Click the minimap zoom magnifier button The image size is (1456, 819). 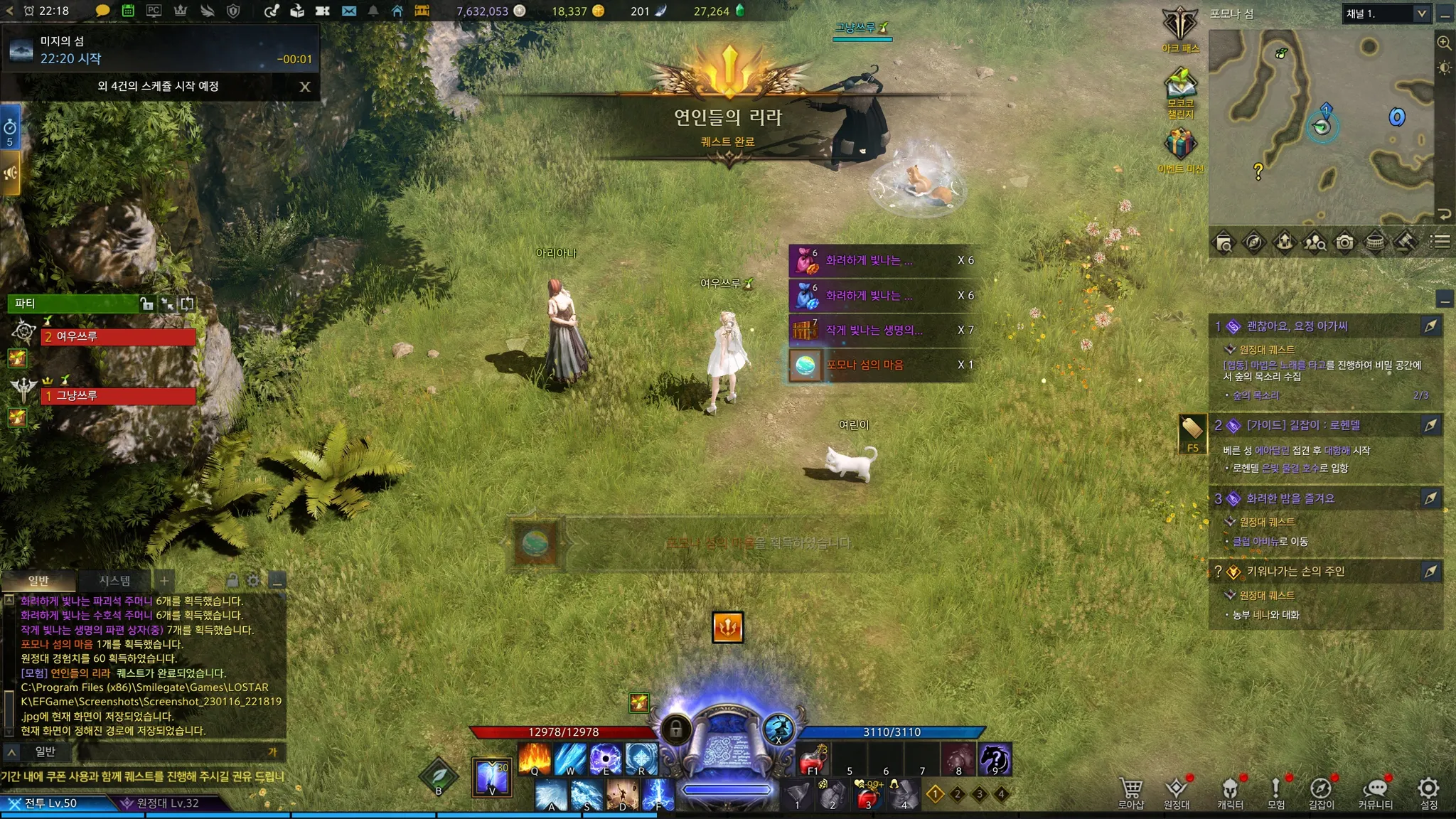point(1444,43)
